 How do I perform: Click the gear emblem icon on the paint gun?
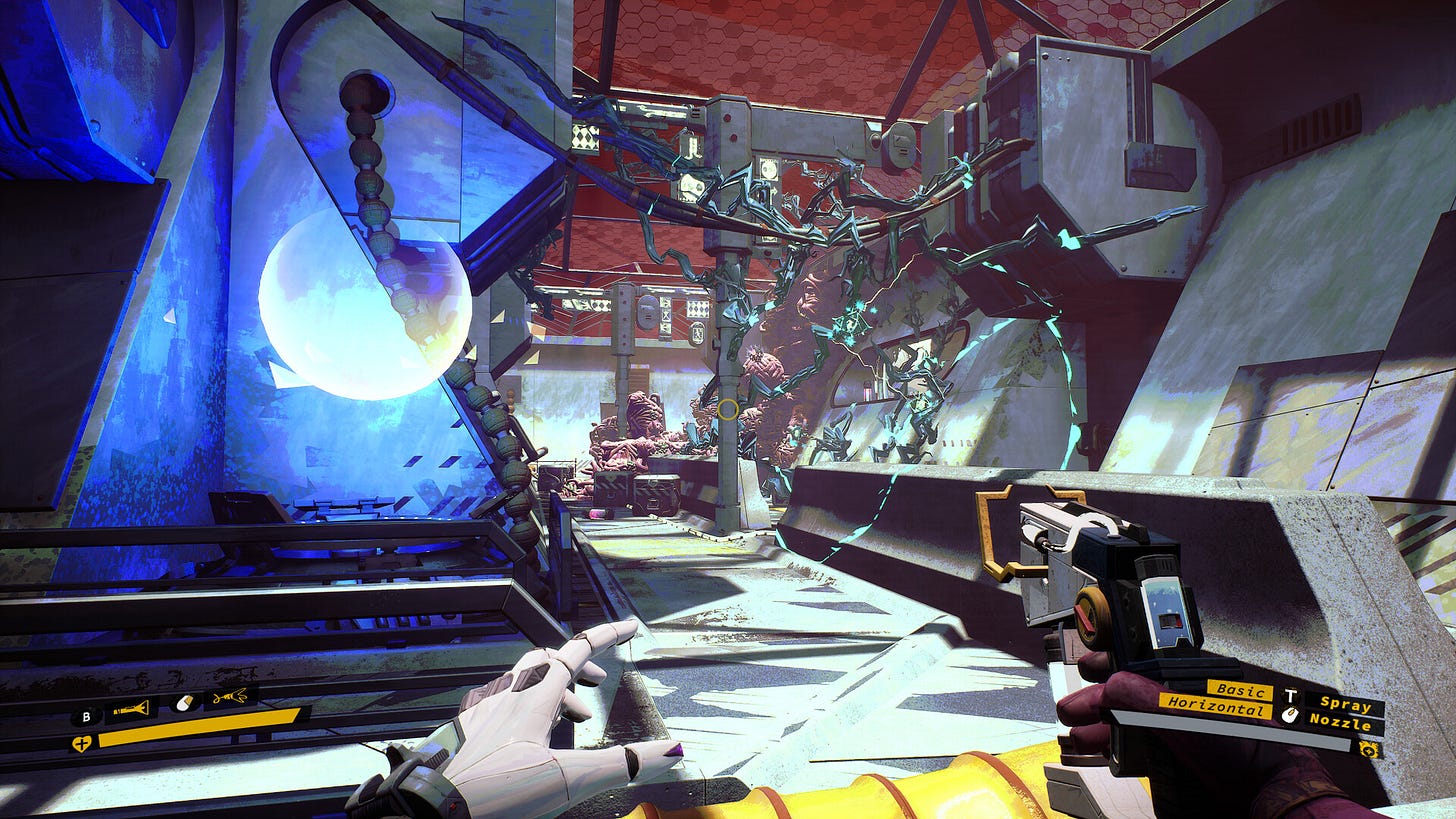tap(1369, 749)
